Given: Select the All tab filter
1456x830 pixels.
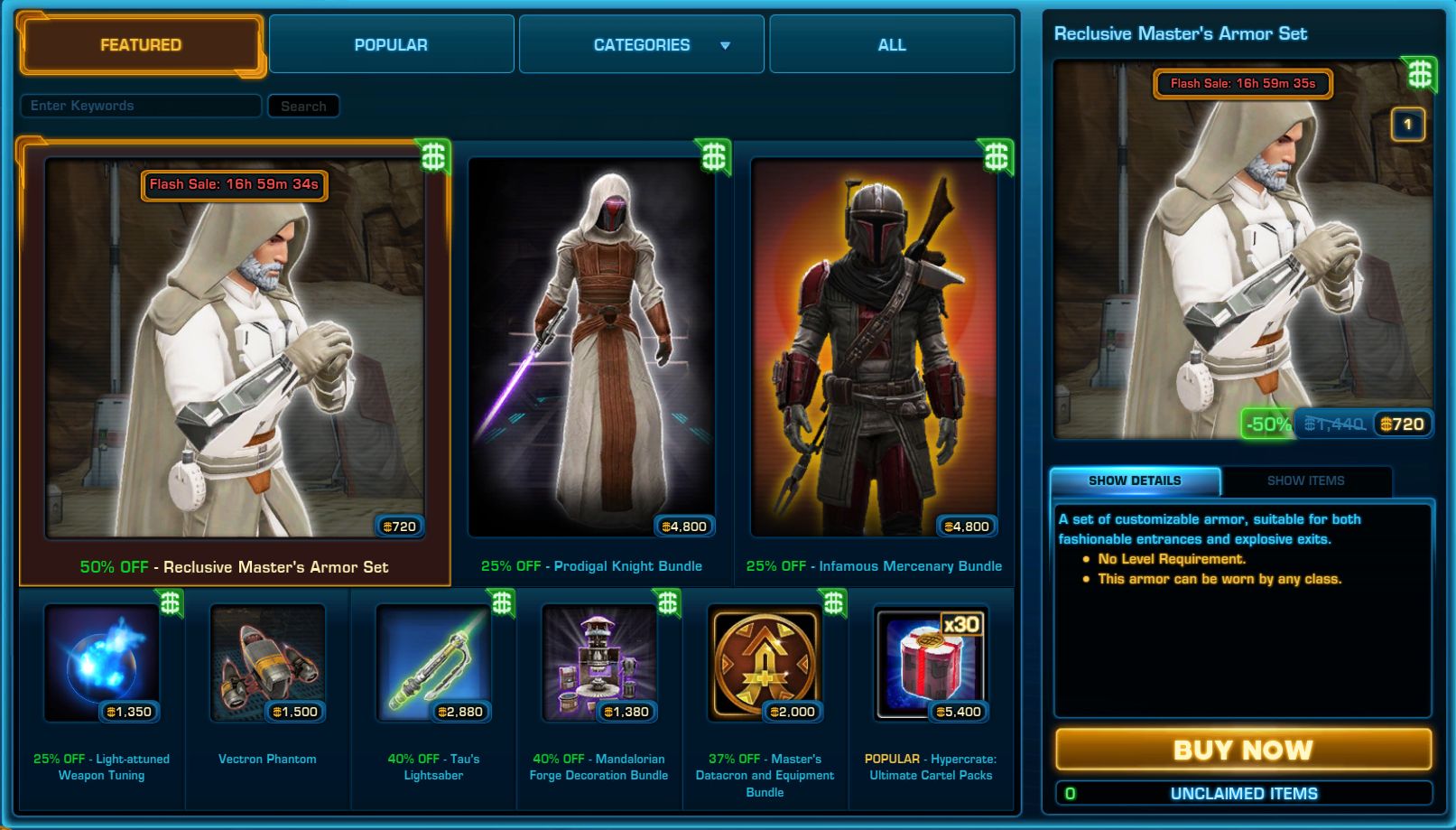Looking at the screenshot, I should (x=890, y=43).
